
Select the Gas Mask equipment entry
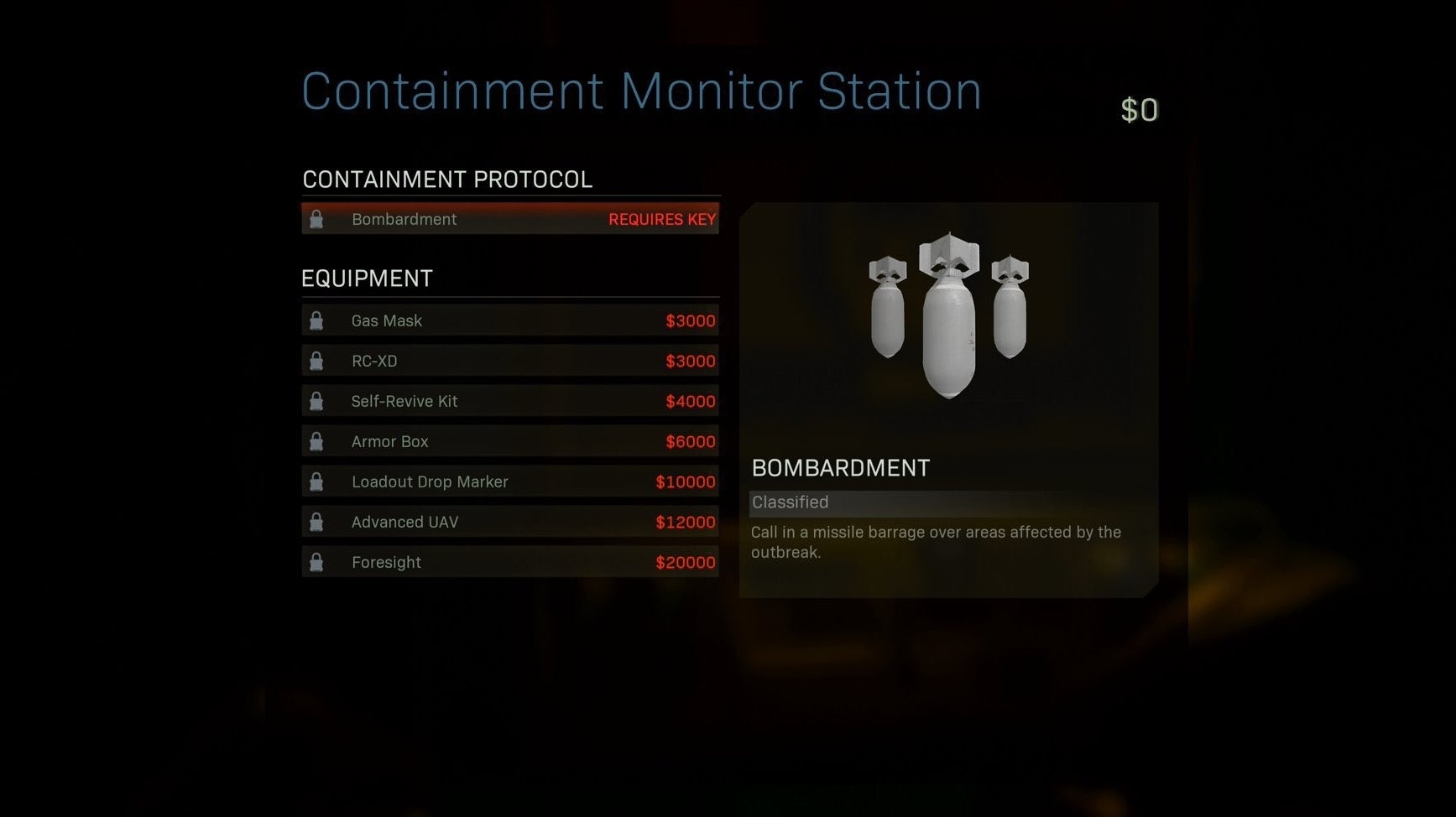[x=509, y=320]
